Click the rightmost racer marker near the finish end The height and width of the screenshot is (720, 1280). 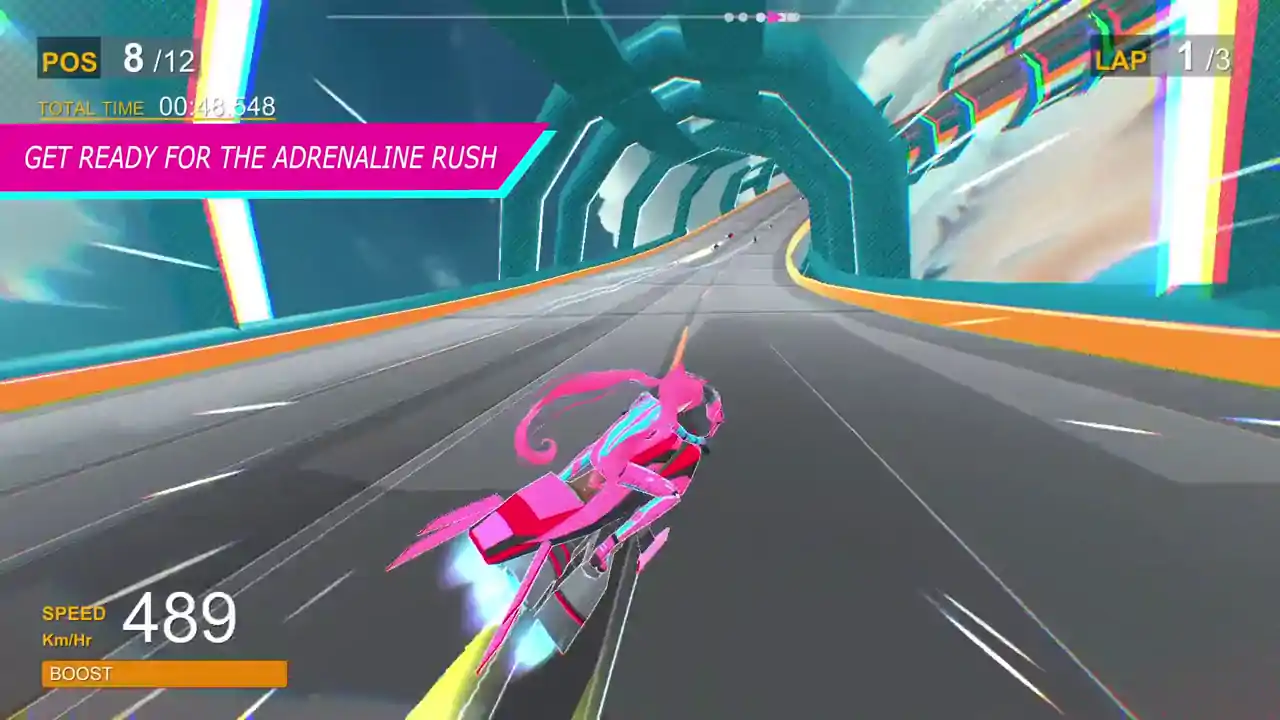(x=792, y=17)
